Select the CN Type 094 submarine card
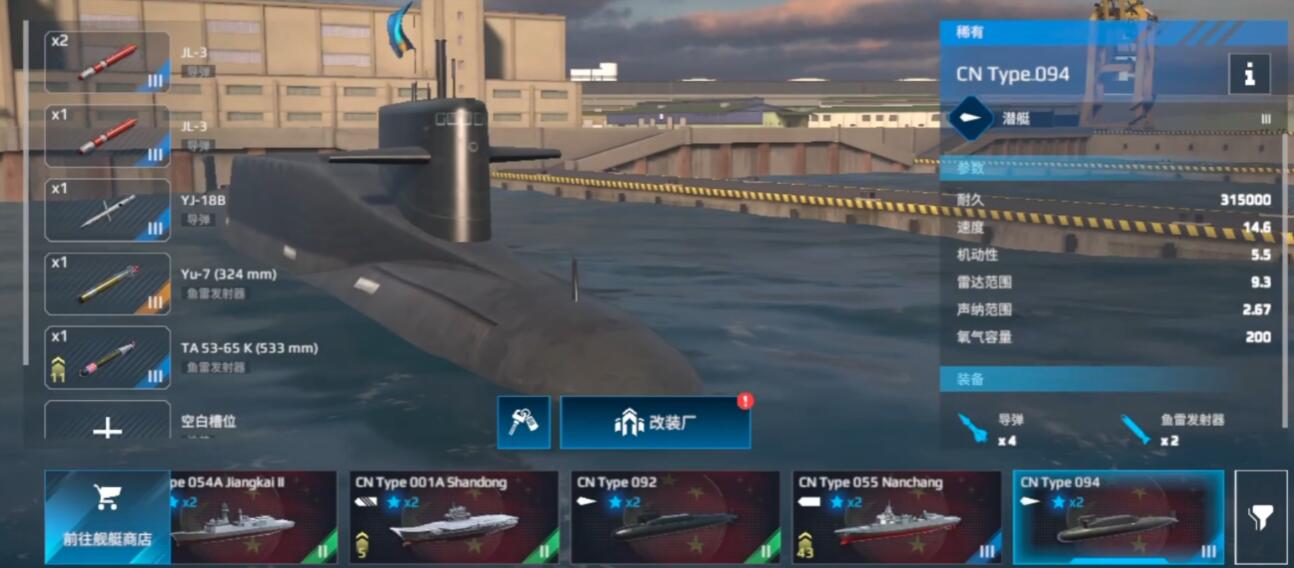This screenshot has height=568, width=1294. tap(1118, 517)
